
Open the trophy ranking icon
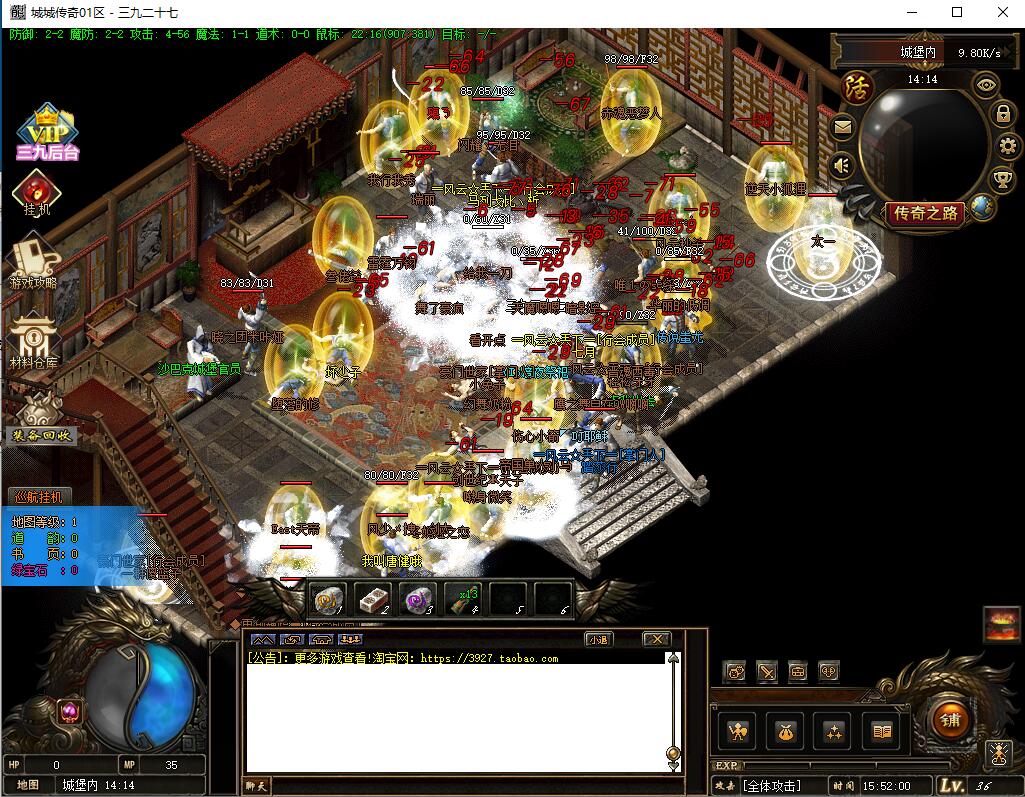click(1003, 180)
